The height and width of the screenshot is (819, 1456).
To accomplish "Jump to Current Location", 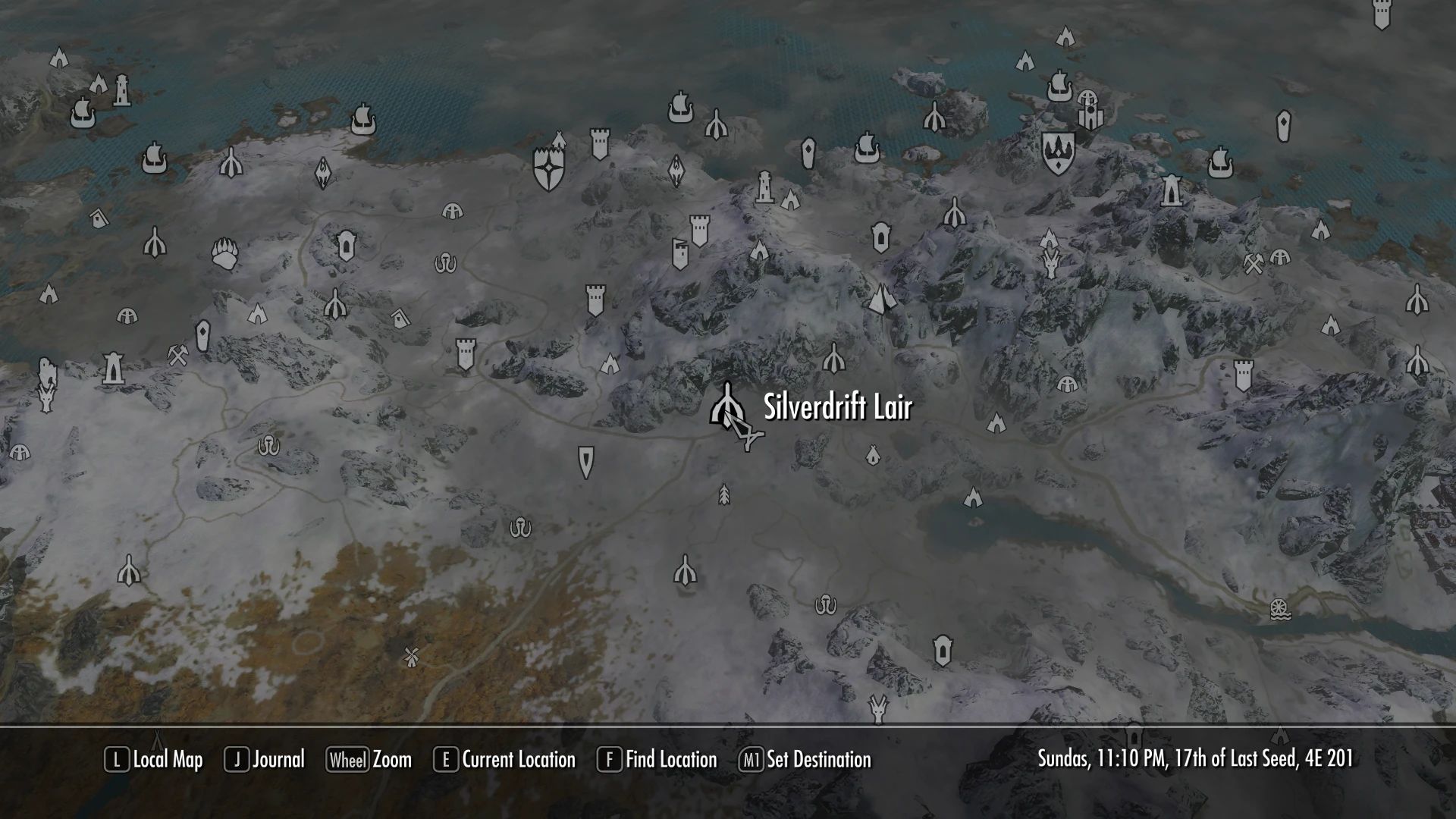I will (x=507, y=760).
